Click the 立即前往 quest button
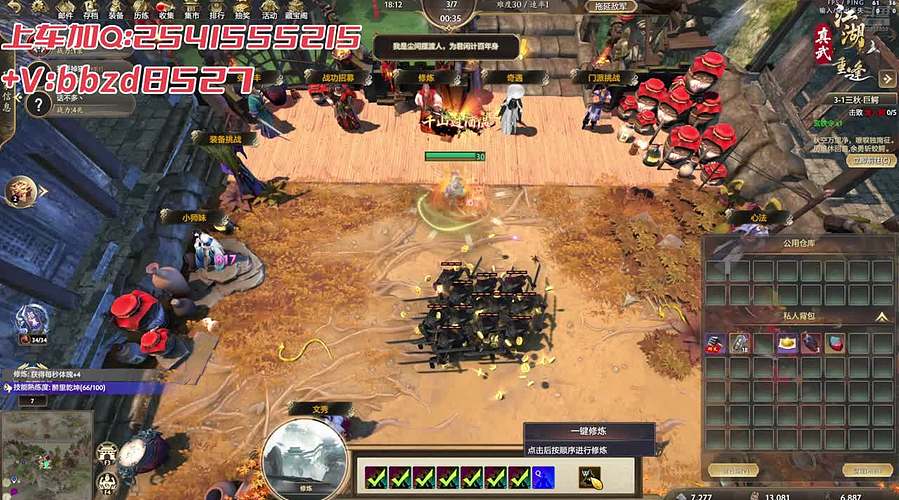 [x=870, y=160]
